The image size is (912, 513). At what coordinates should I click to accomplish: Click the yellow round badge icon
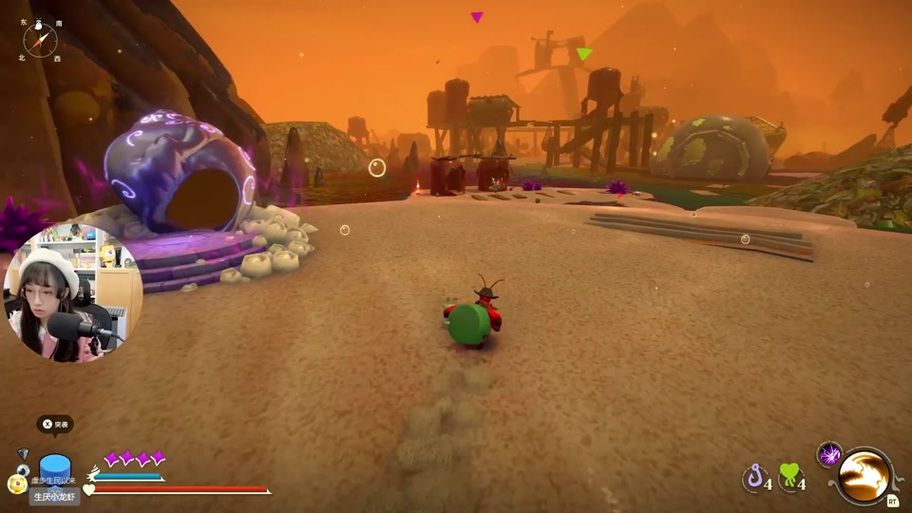(x=17, y=483)
